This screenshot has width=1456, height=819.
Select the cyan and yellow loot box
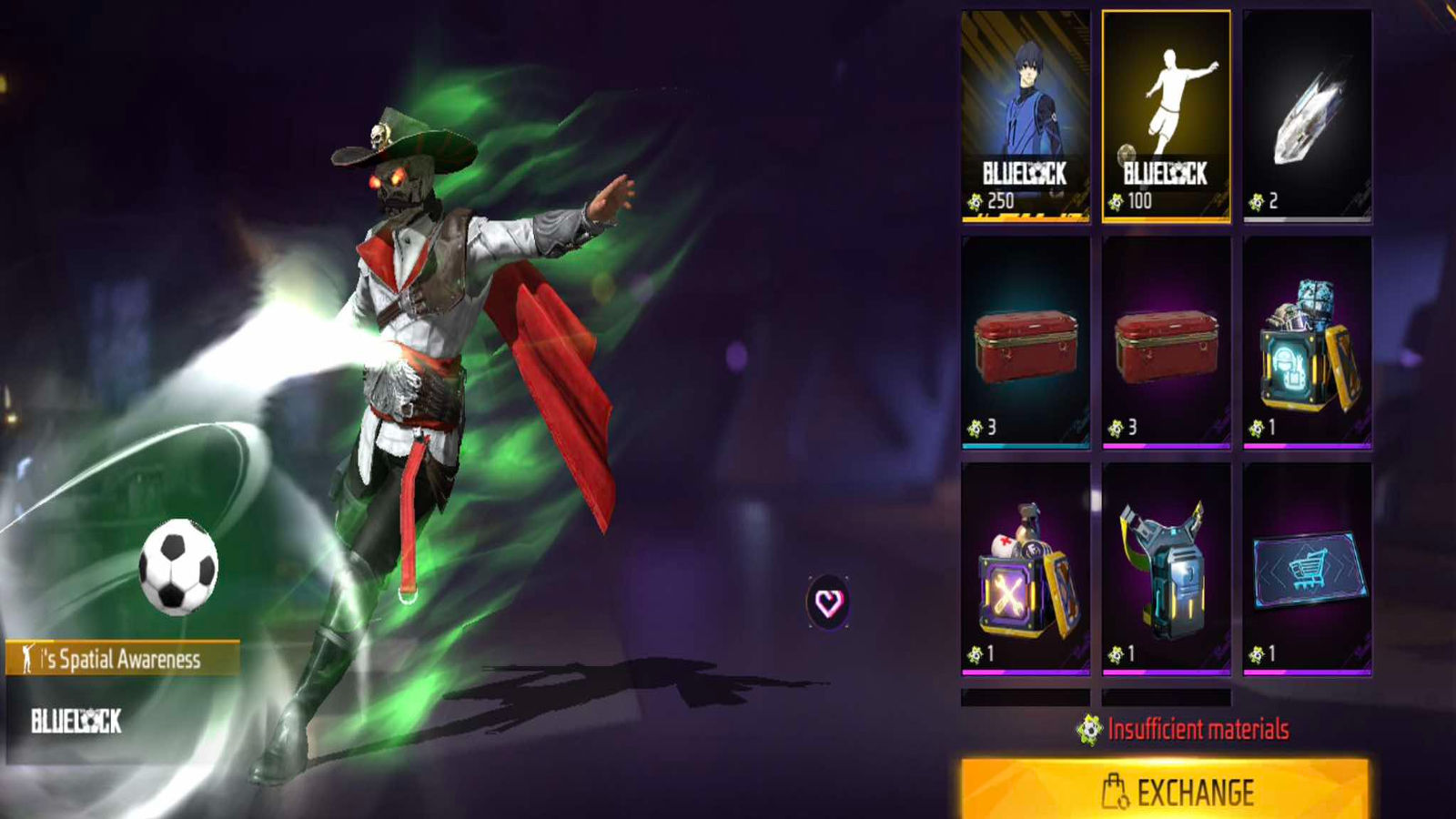[x=1307, y=342]
